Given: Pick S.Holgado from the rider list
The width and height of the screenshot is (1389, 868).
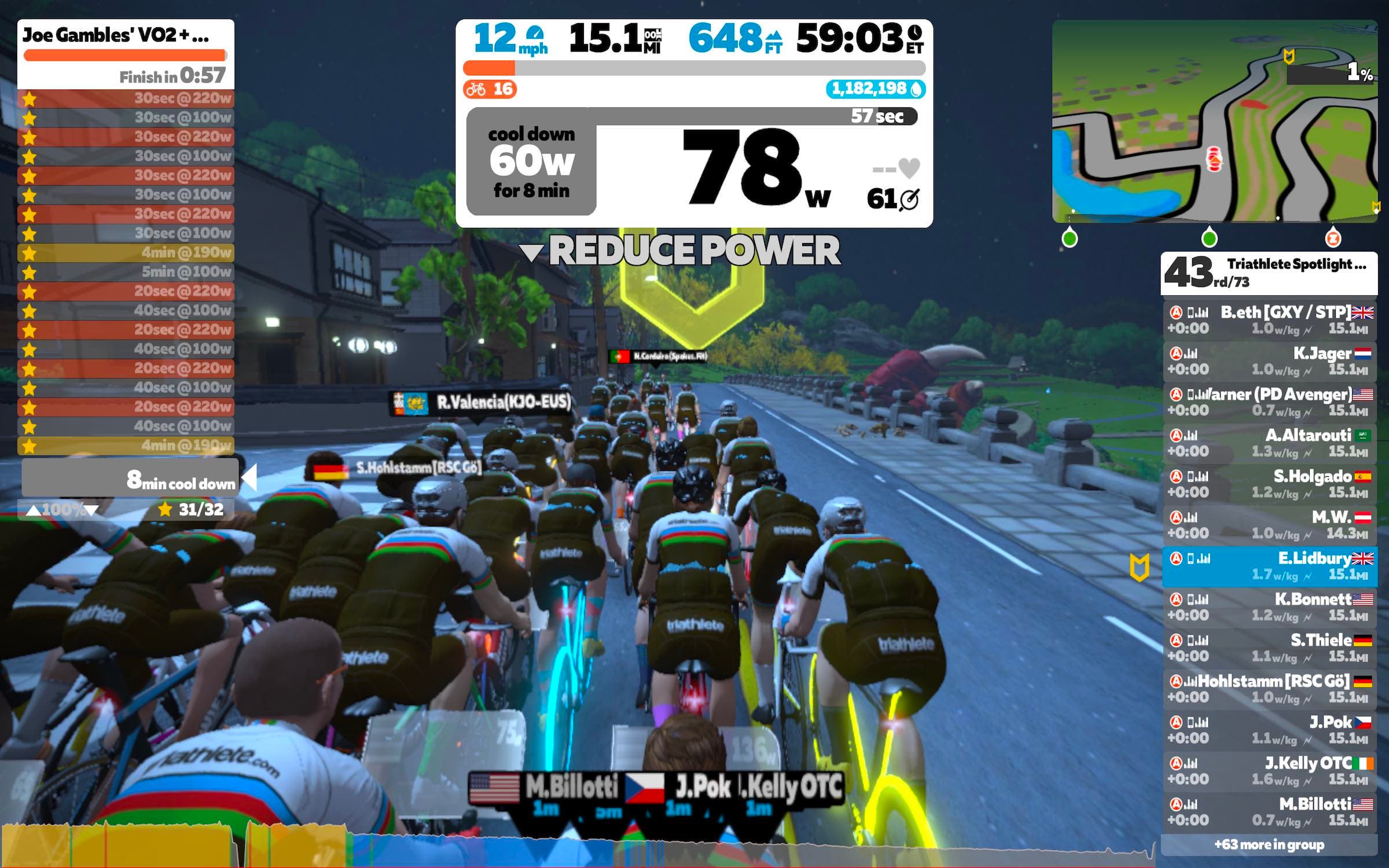Looking at the screenshot, I should 1269,484.
